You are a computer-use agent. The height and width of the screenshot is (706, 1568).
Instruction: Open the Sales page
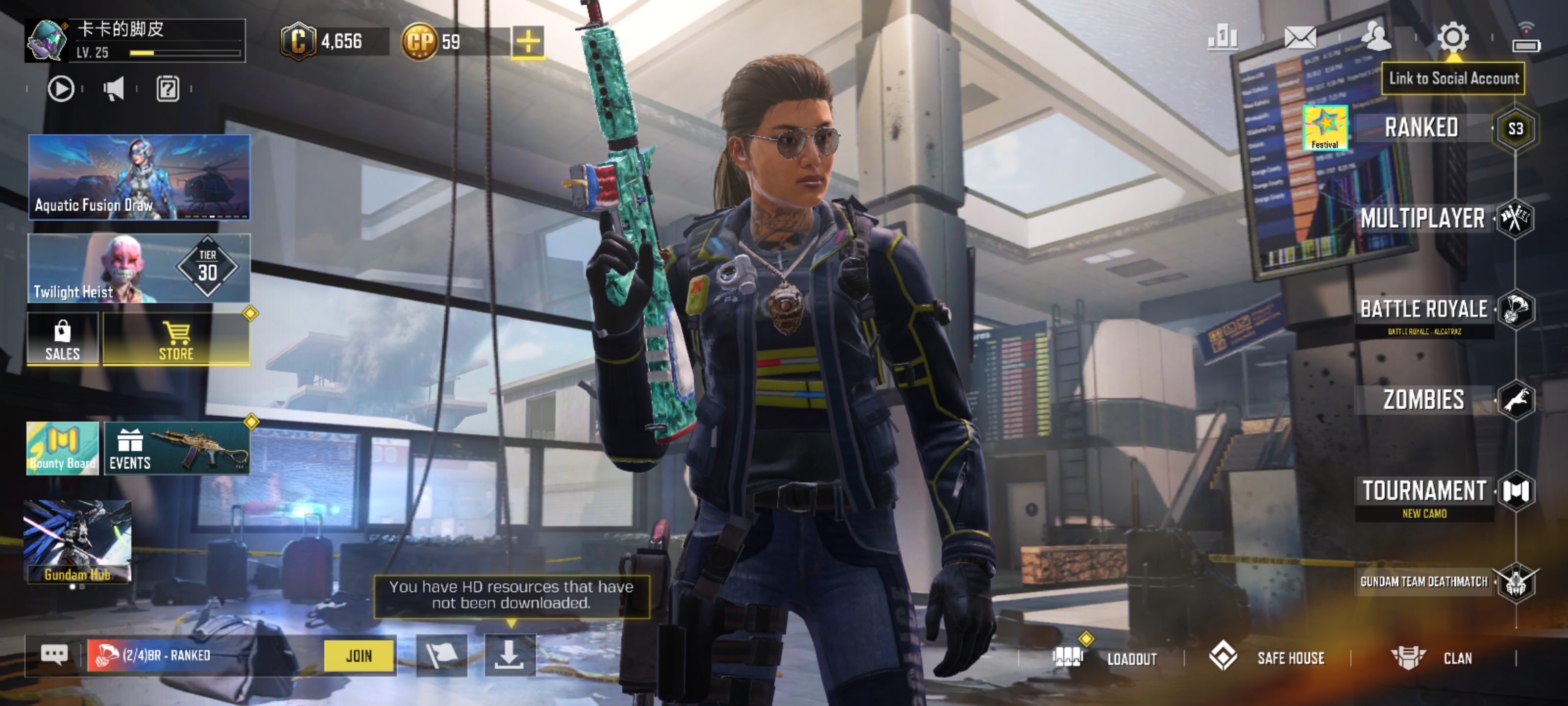[63, 339]
